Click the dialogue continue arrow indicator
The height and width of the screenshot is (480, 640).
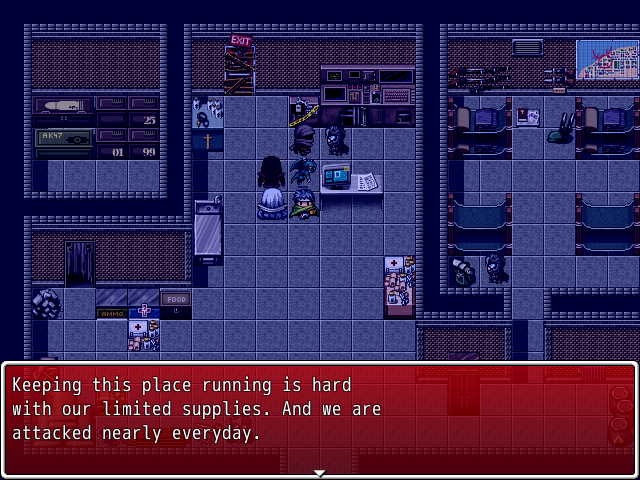coord(319,472)
